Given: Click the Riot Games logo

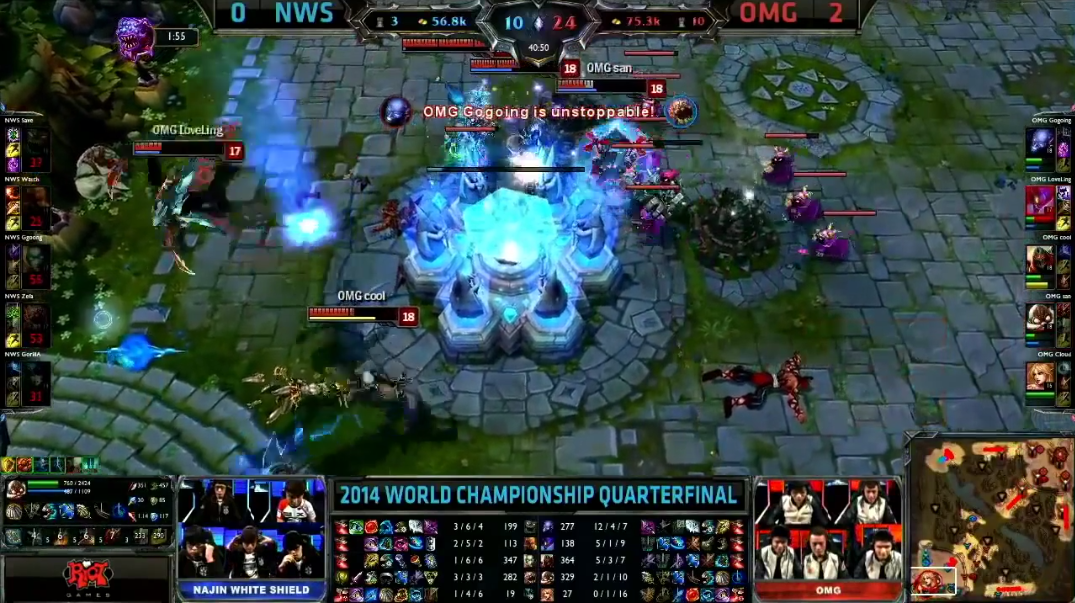Looking at the screenshot, I should pos(87,579).
